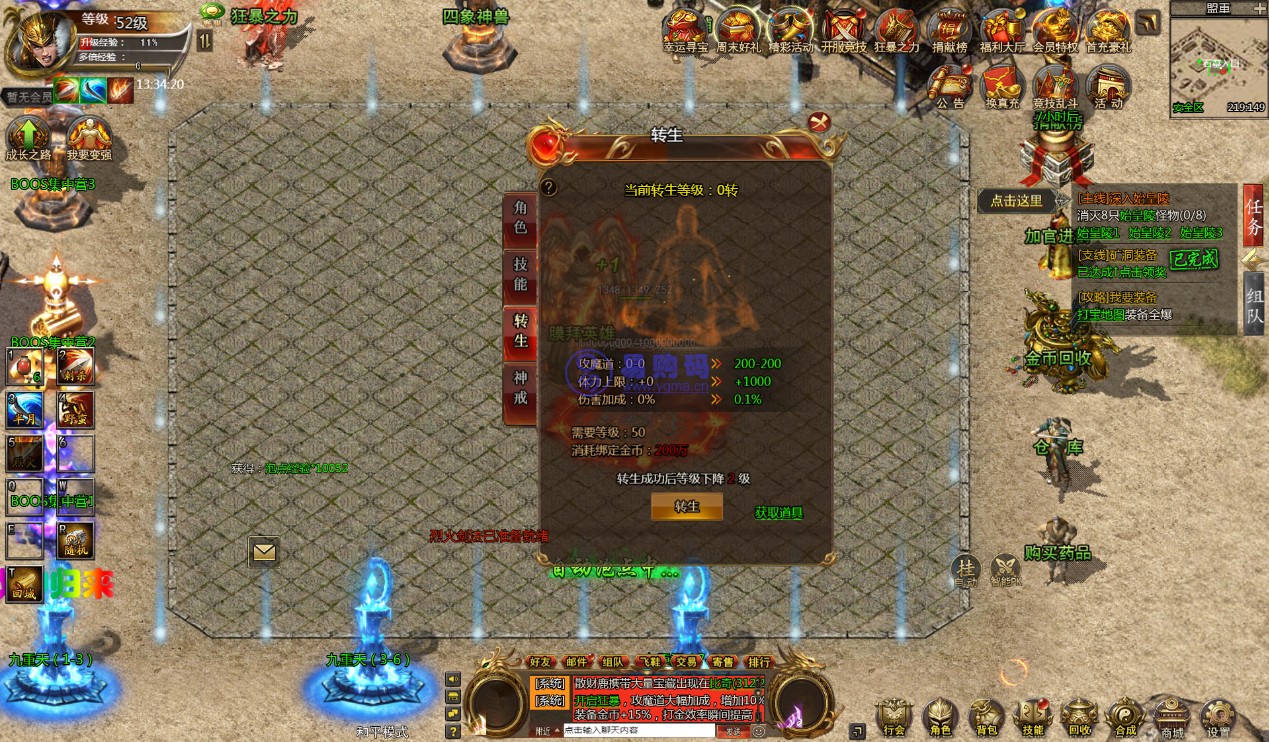This screenshot has width=1269, height=742.
Task: Open the 首充豪礼 first-recharge gift
Action: (1107, 30)
